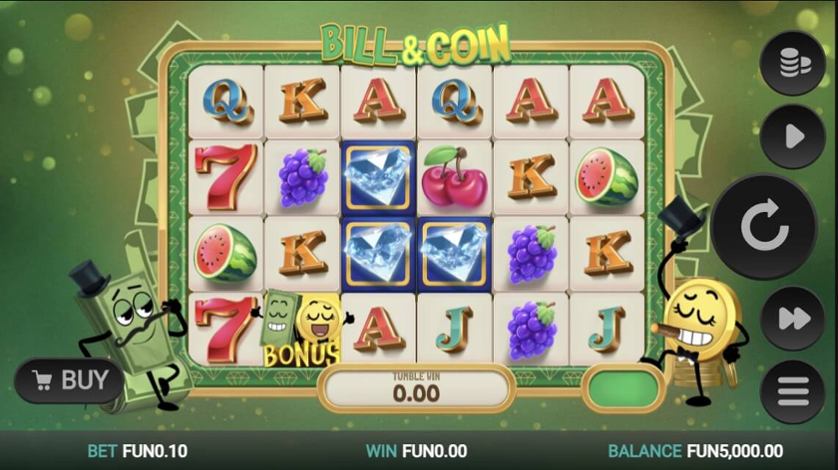838x470 pixels.
Task: Open the coin stack bet settings
Action: [792, 63]
